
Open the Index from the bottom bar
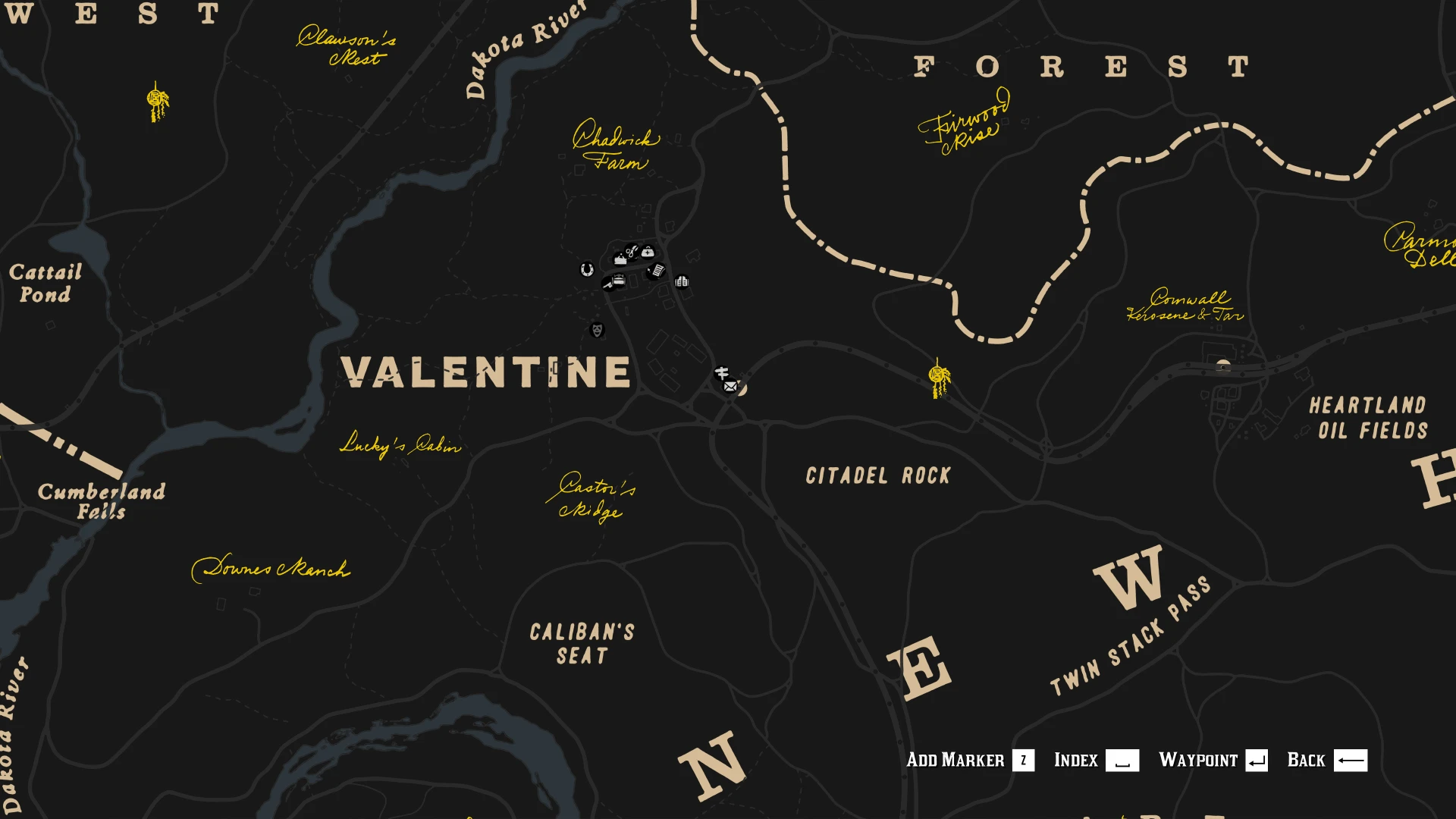(x=1076, y=761)
